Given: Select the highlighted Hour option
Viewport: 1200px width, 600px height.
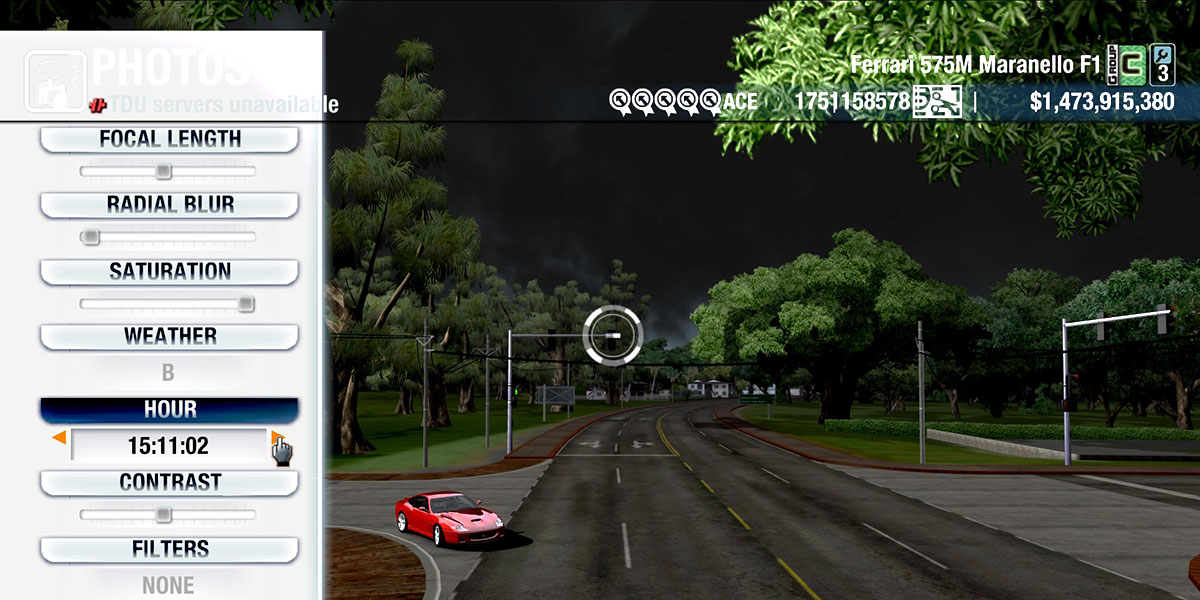Looking at the screenshot, I should click(169, 410).
